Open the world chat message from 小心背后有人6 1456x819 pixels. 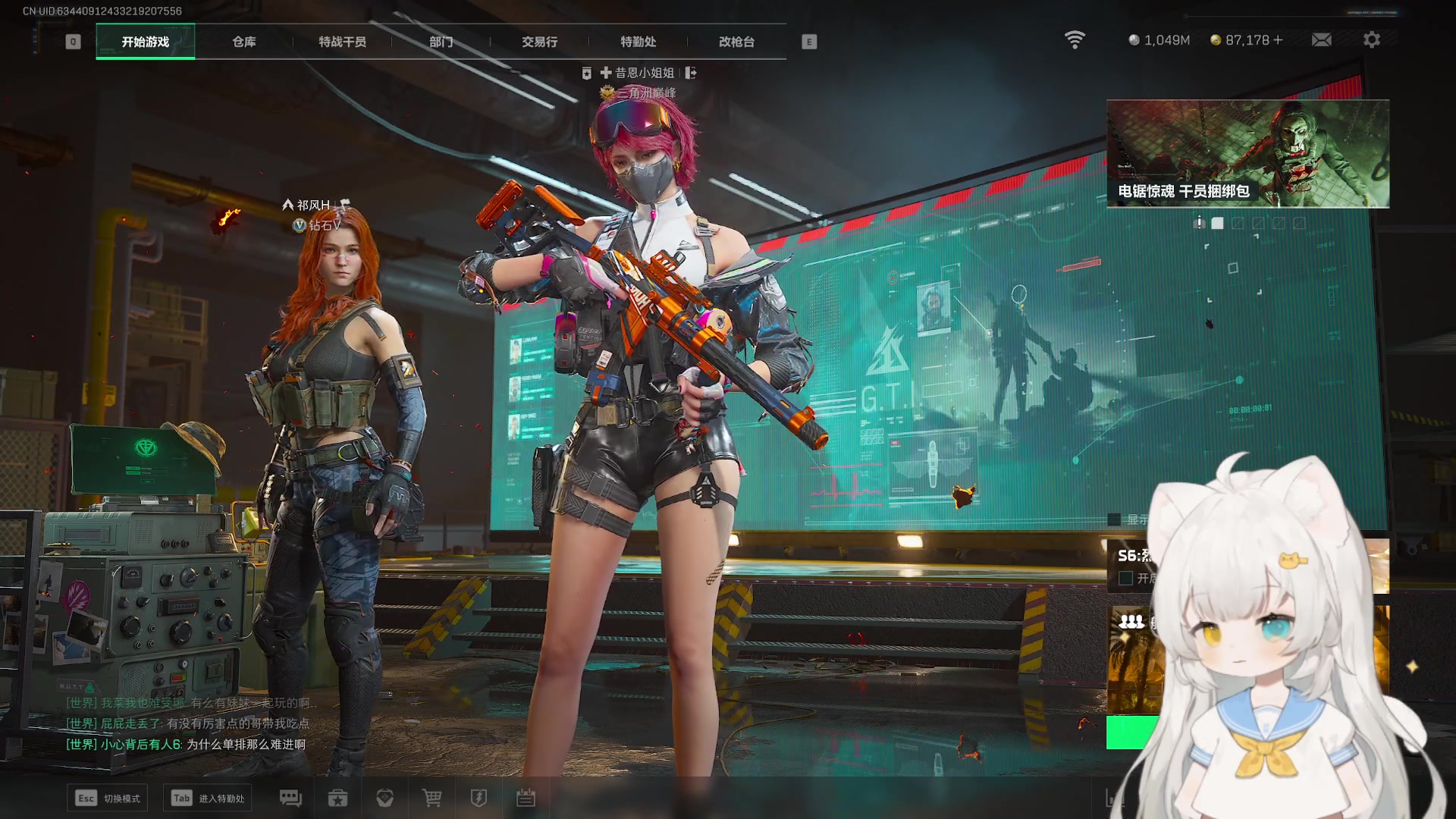click(x=186, y=745)
